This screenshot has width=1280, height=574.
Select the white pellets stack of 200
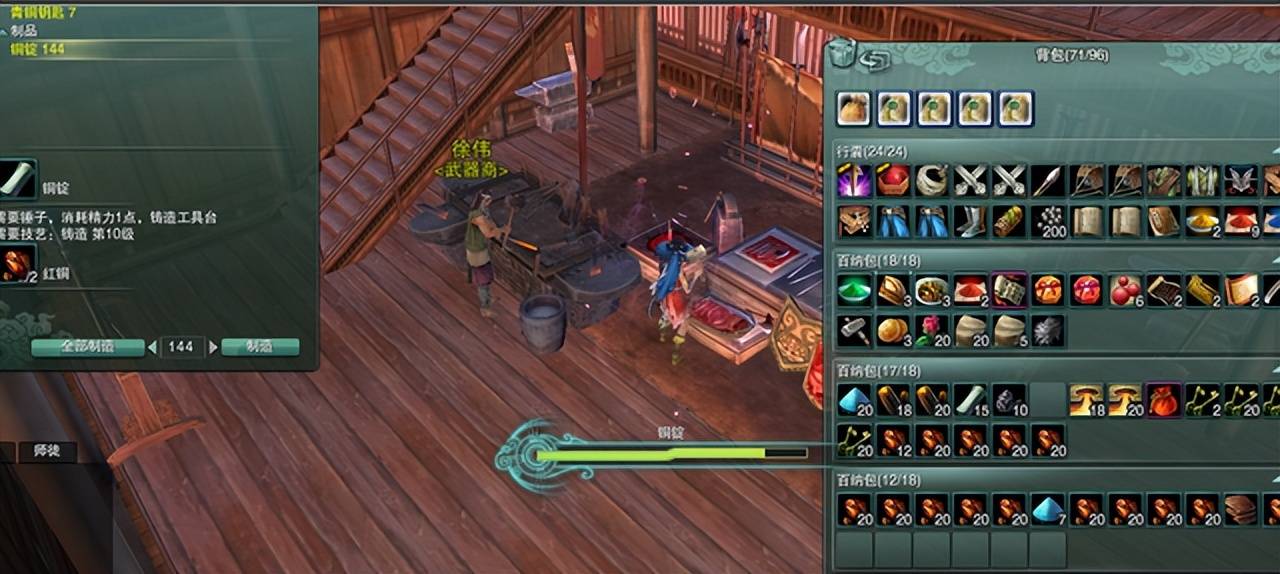tap(1047, 221)
